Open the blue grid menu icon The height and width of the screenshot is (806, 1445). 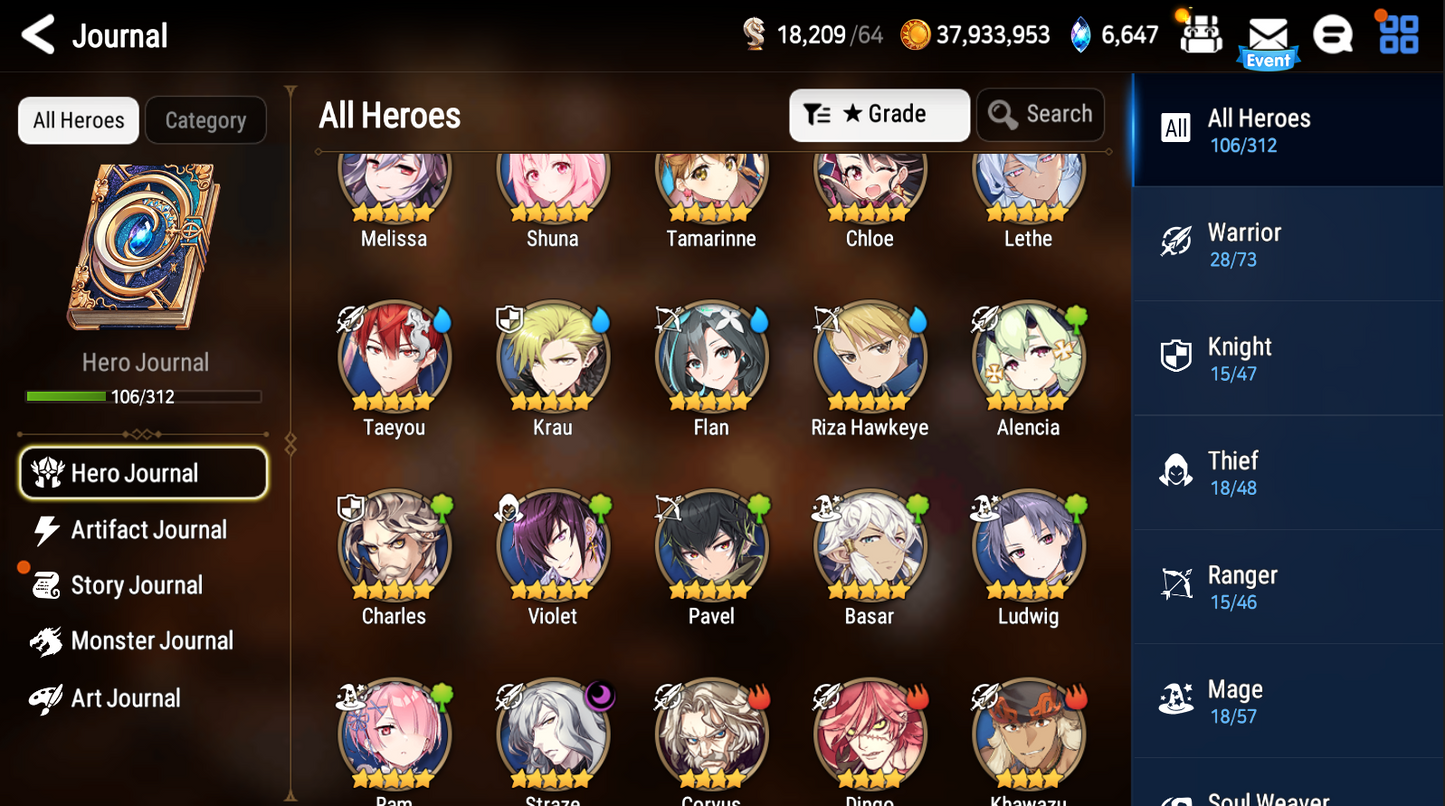click(1397, 33)
